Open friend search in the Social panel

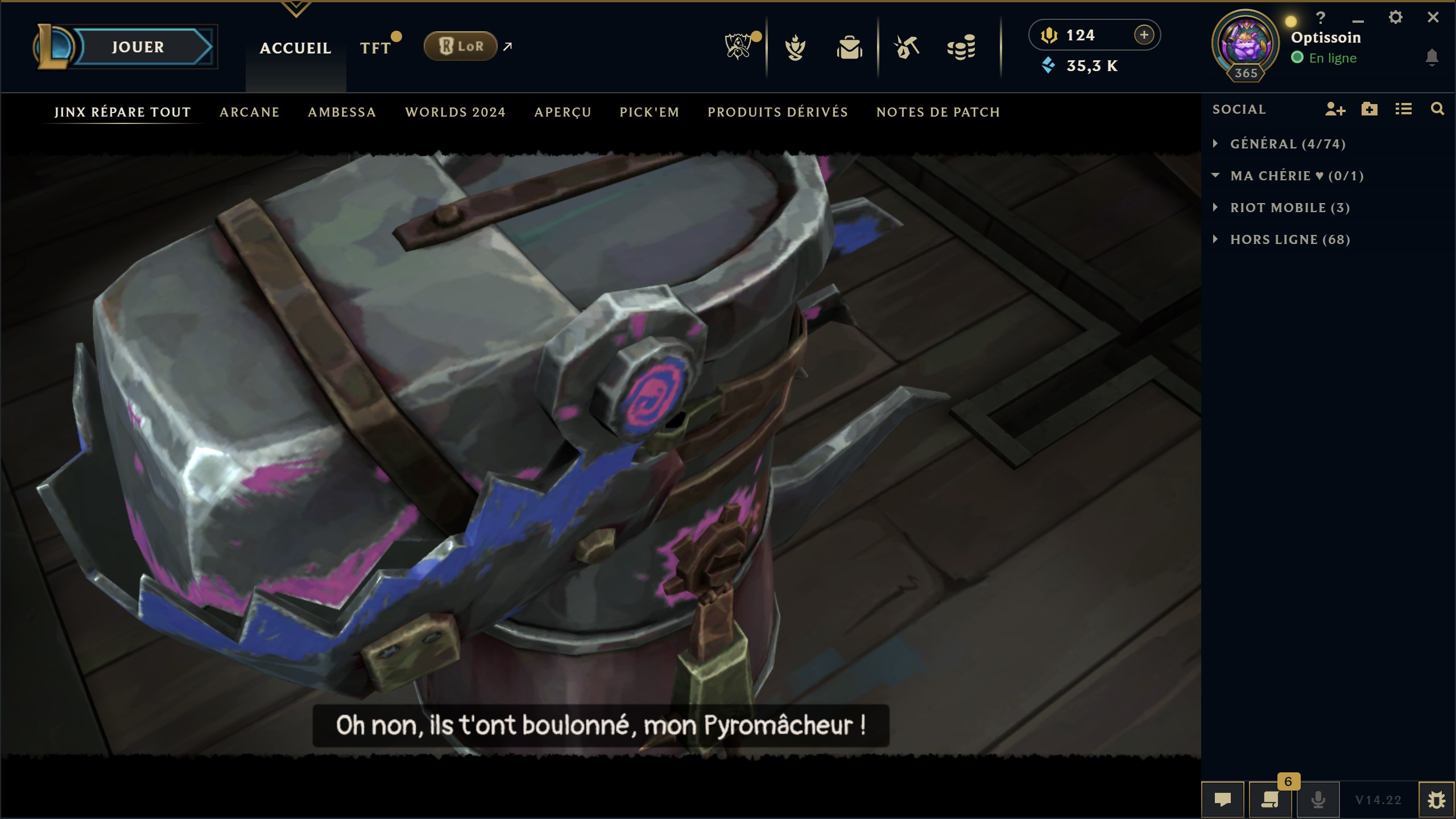pos(1437,110)
